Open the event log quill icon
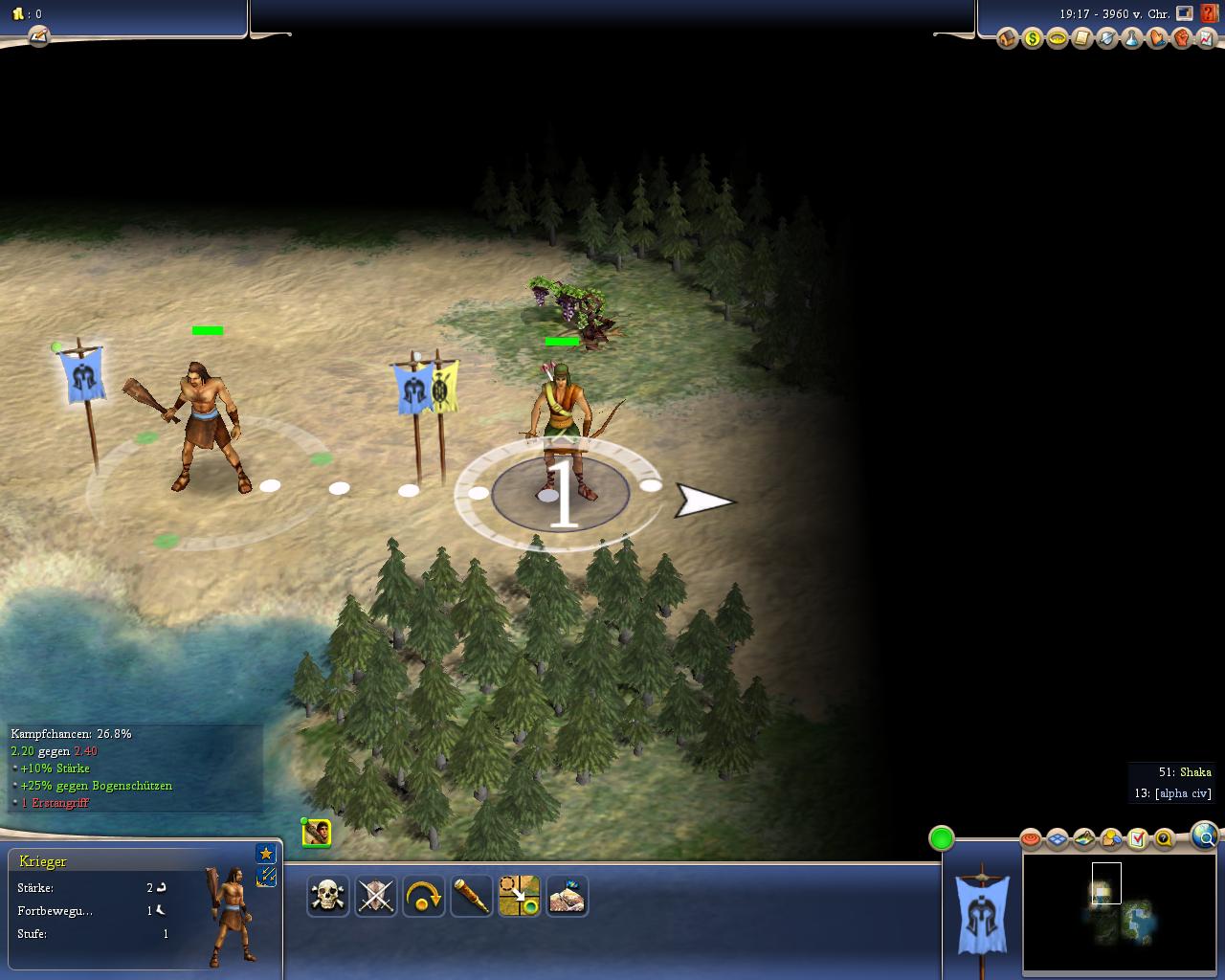1225x980 pixels. [x=38, y=36]
